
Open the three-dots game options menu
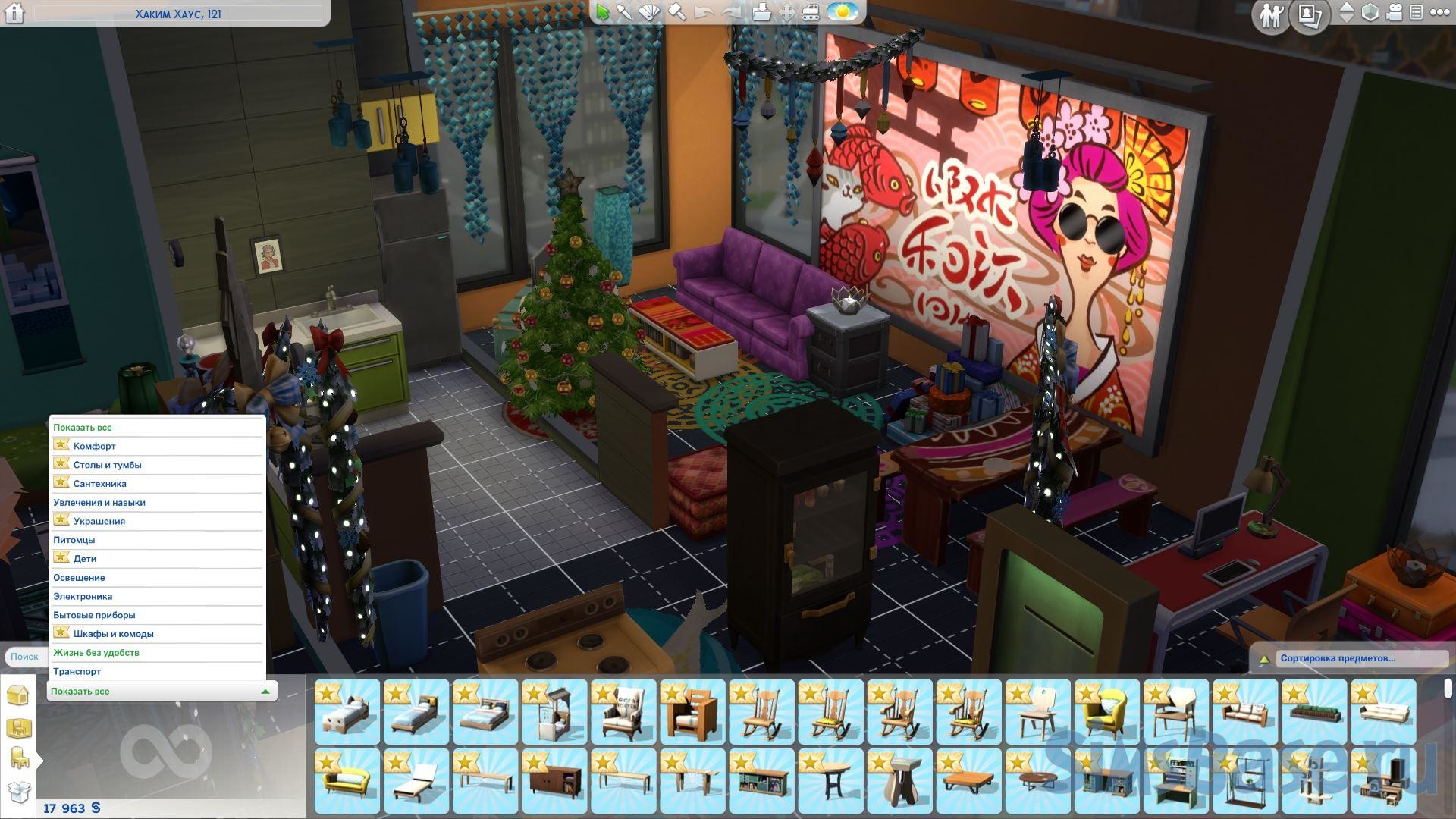[x=1439, y=12]
